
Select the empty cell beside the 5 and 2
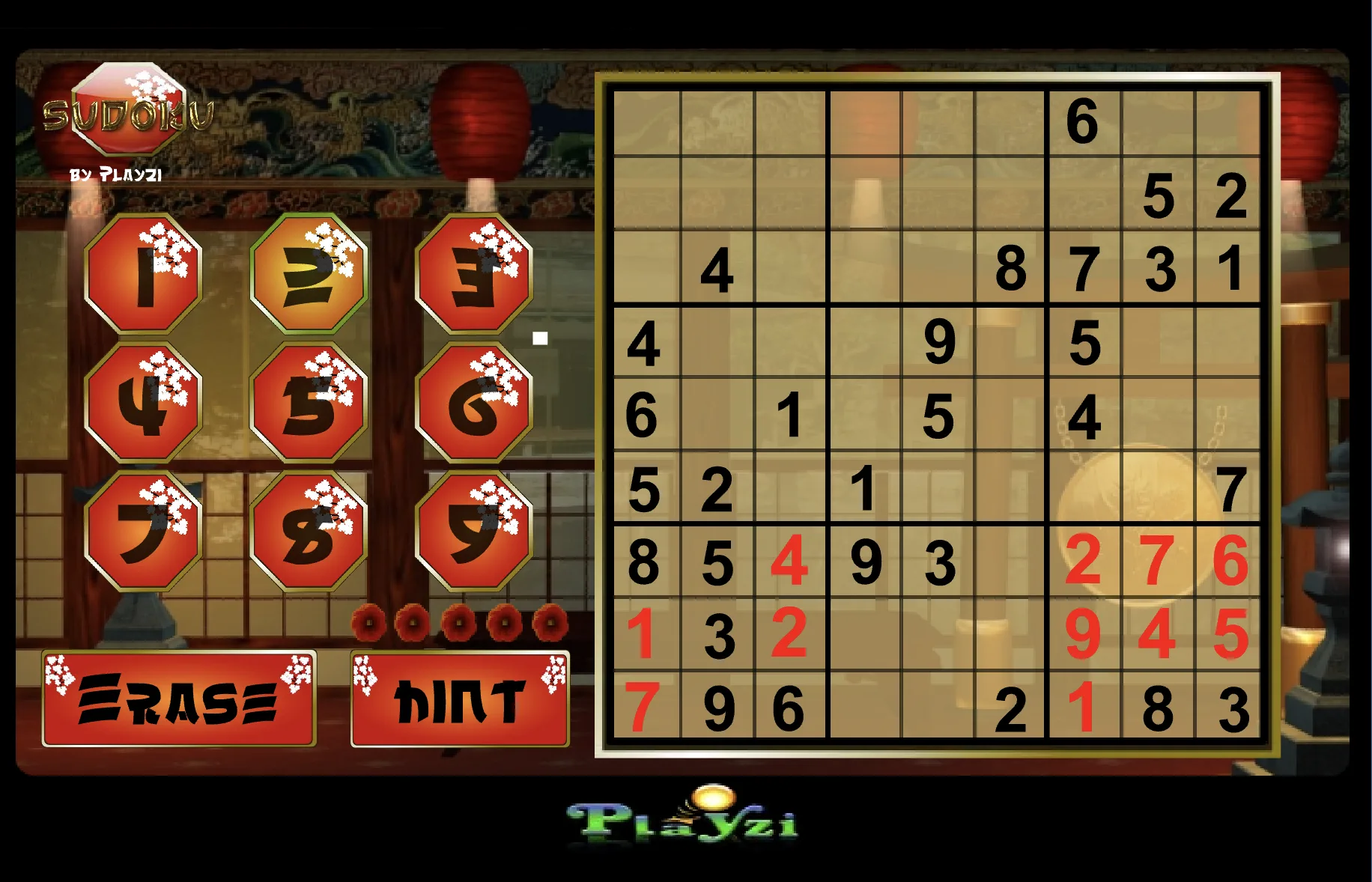click(1086, 195)
